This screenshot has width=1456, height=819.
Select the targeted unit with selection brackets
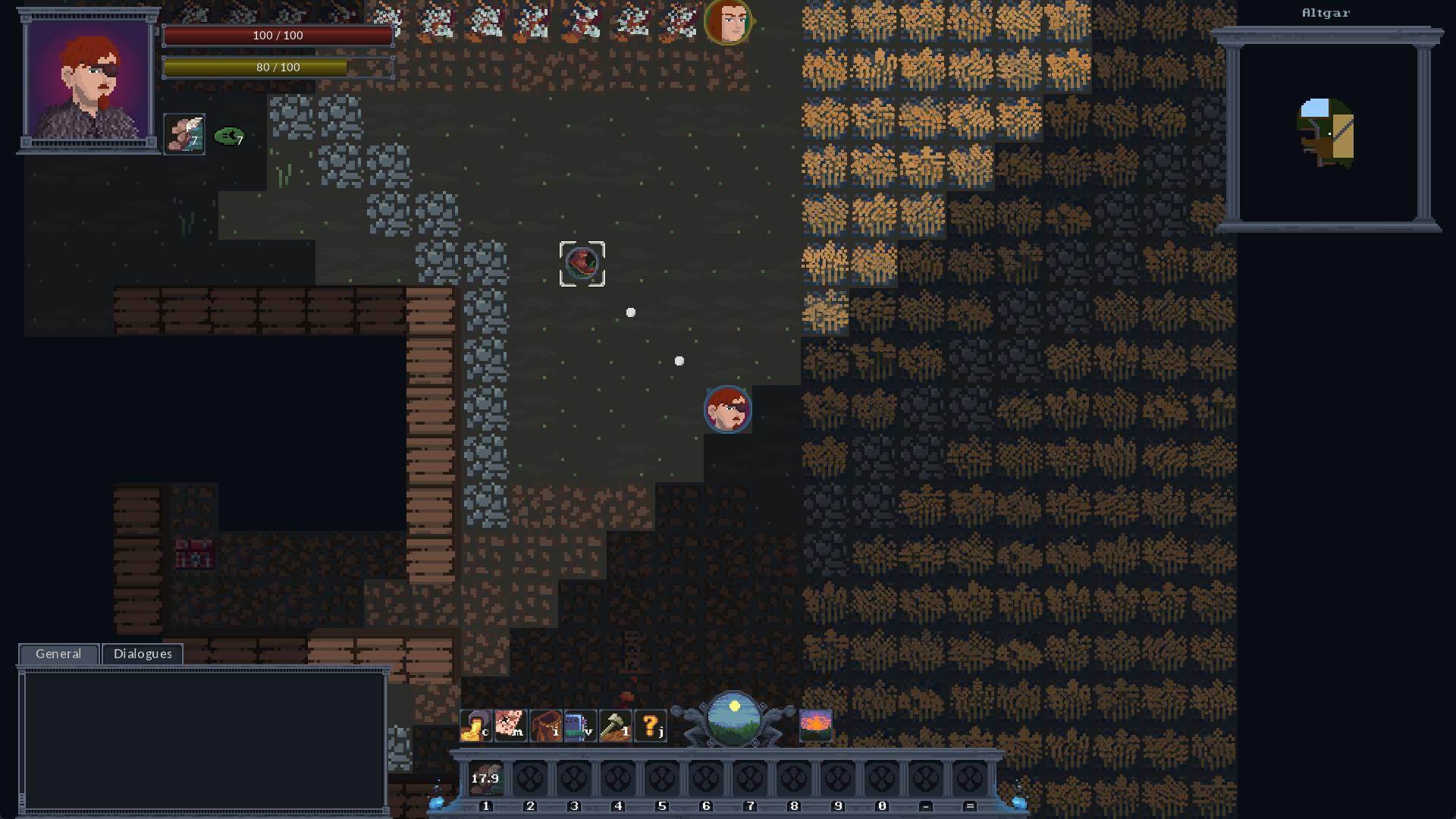(582, 264)
